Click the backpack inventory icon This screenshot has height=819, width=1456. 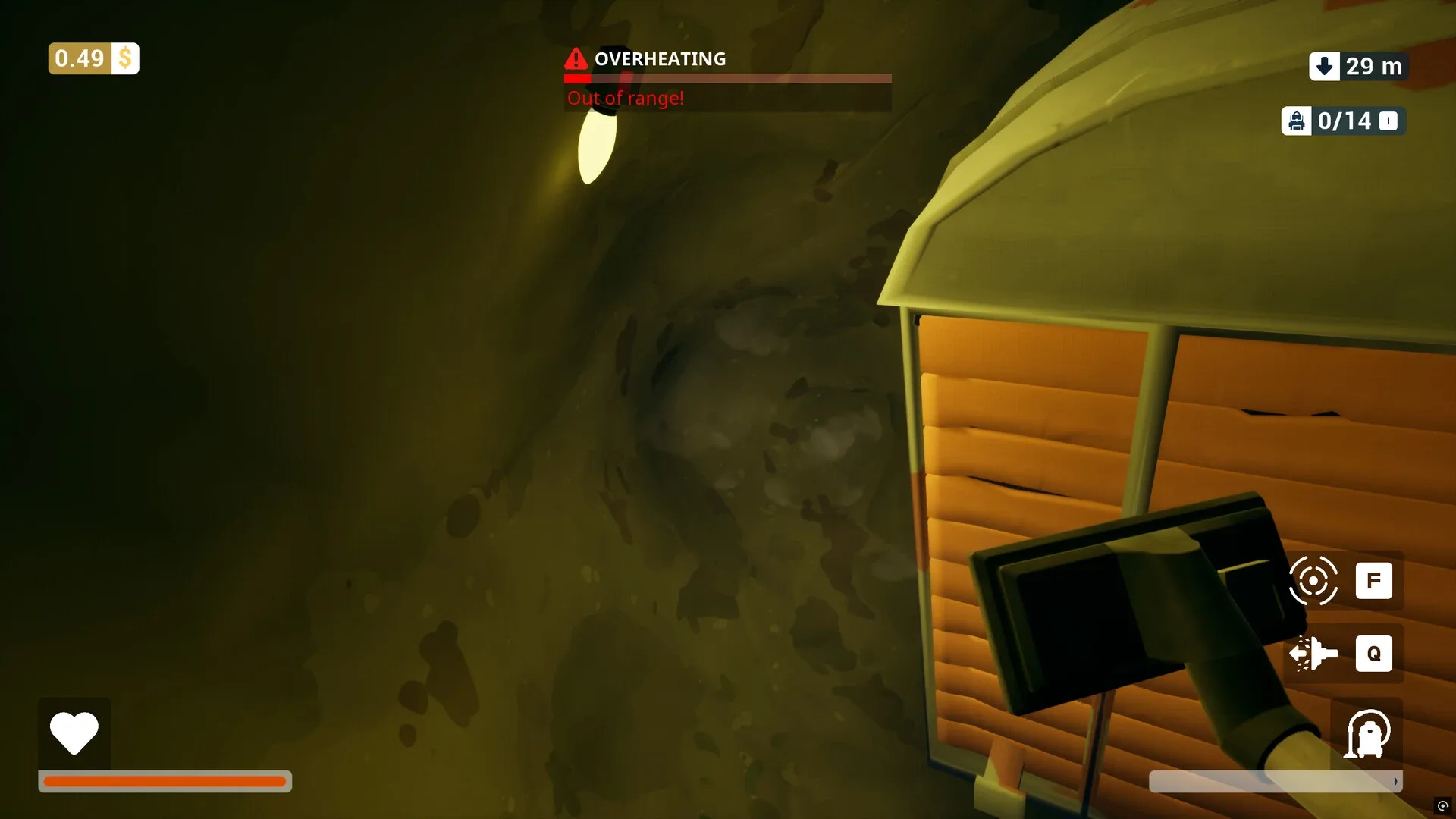coord(1297,121)
